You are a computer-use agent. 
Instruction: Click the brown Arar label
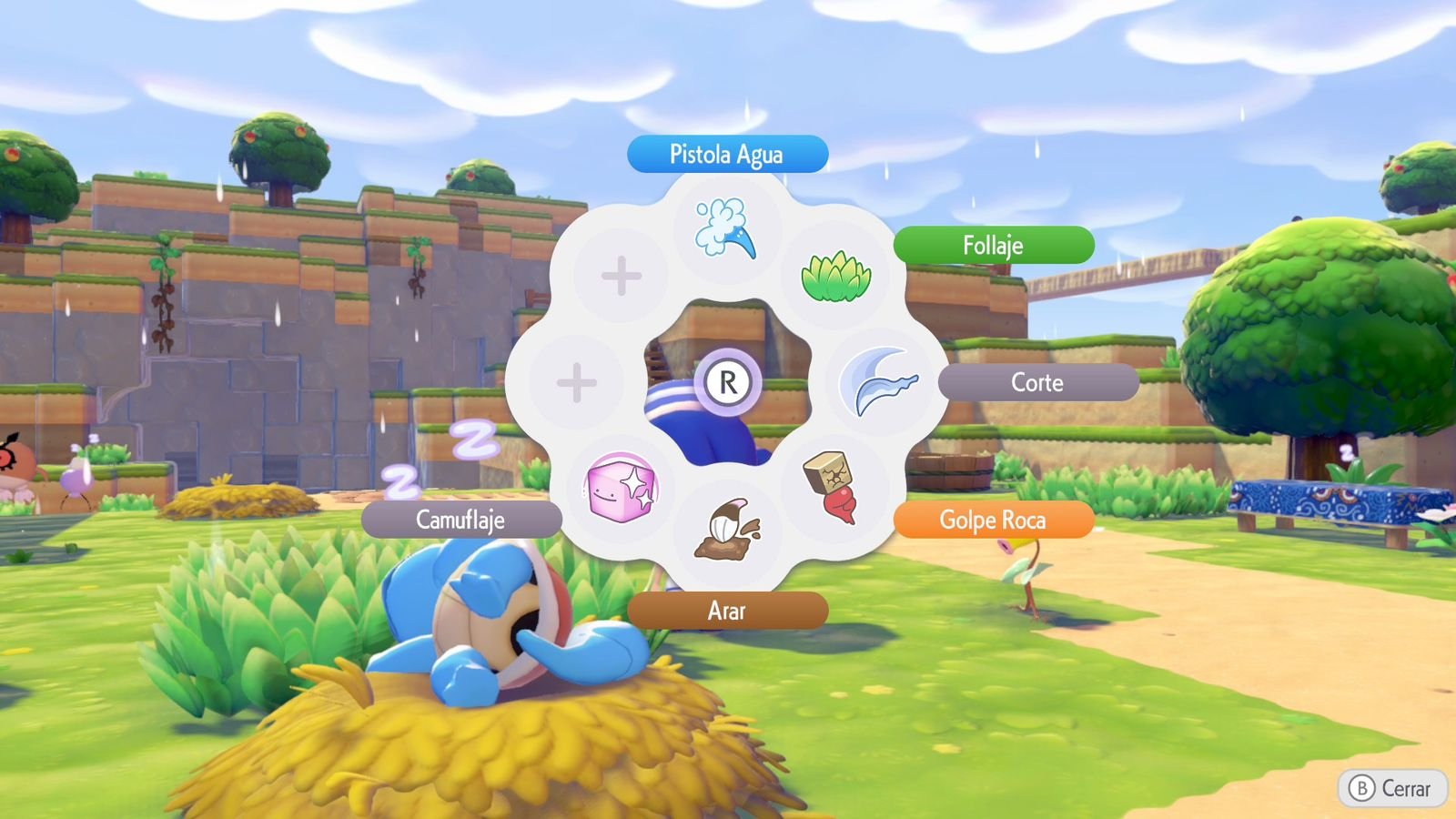pyautogui.click(x=725, y=611)
